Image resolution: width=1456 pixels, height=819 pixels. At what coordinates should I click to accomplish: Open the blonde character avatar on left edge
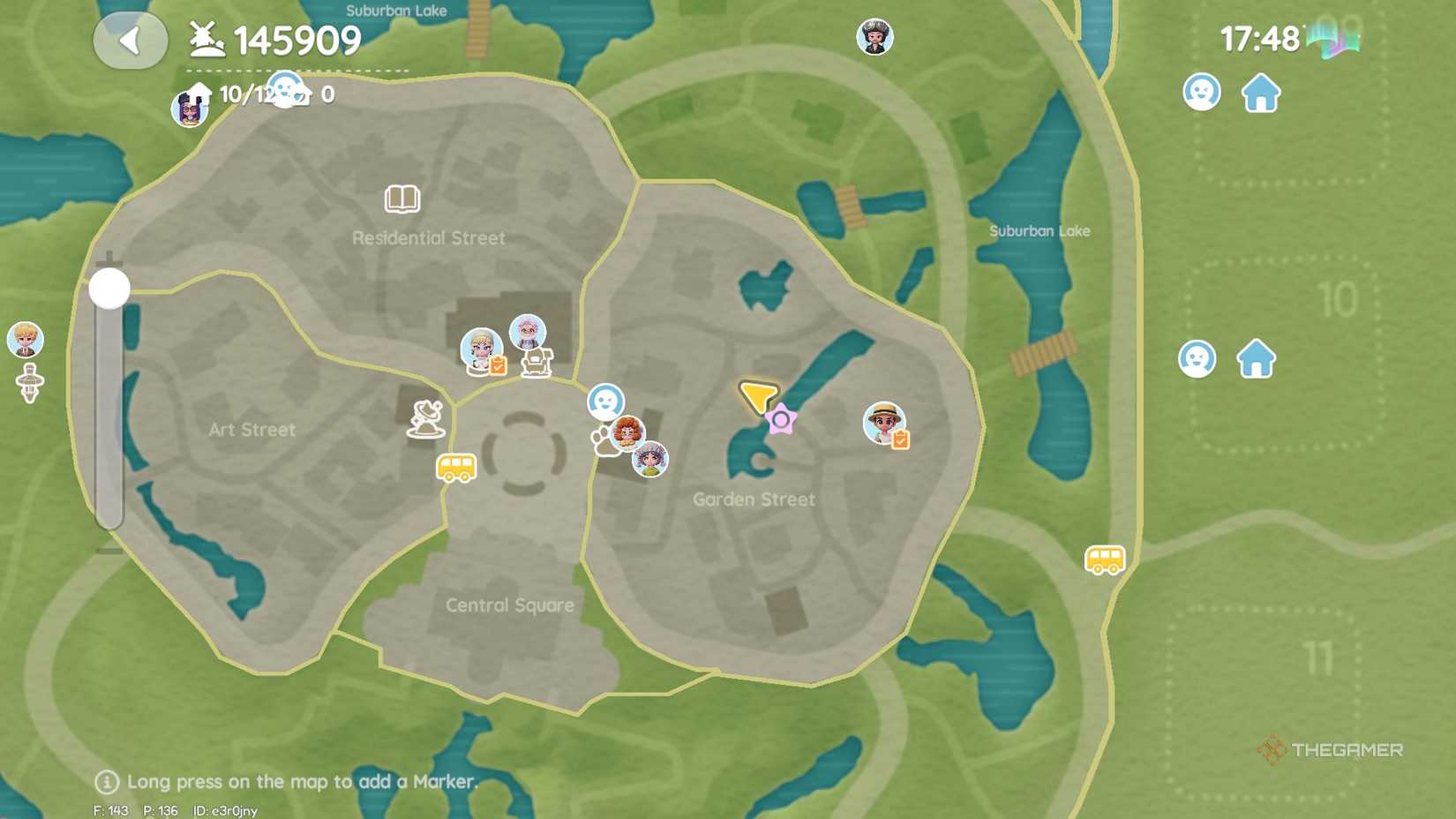click(x=26, y=340)
